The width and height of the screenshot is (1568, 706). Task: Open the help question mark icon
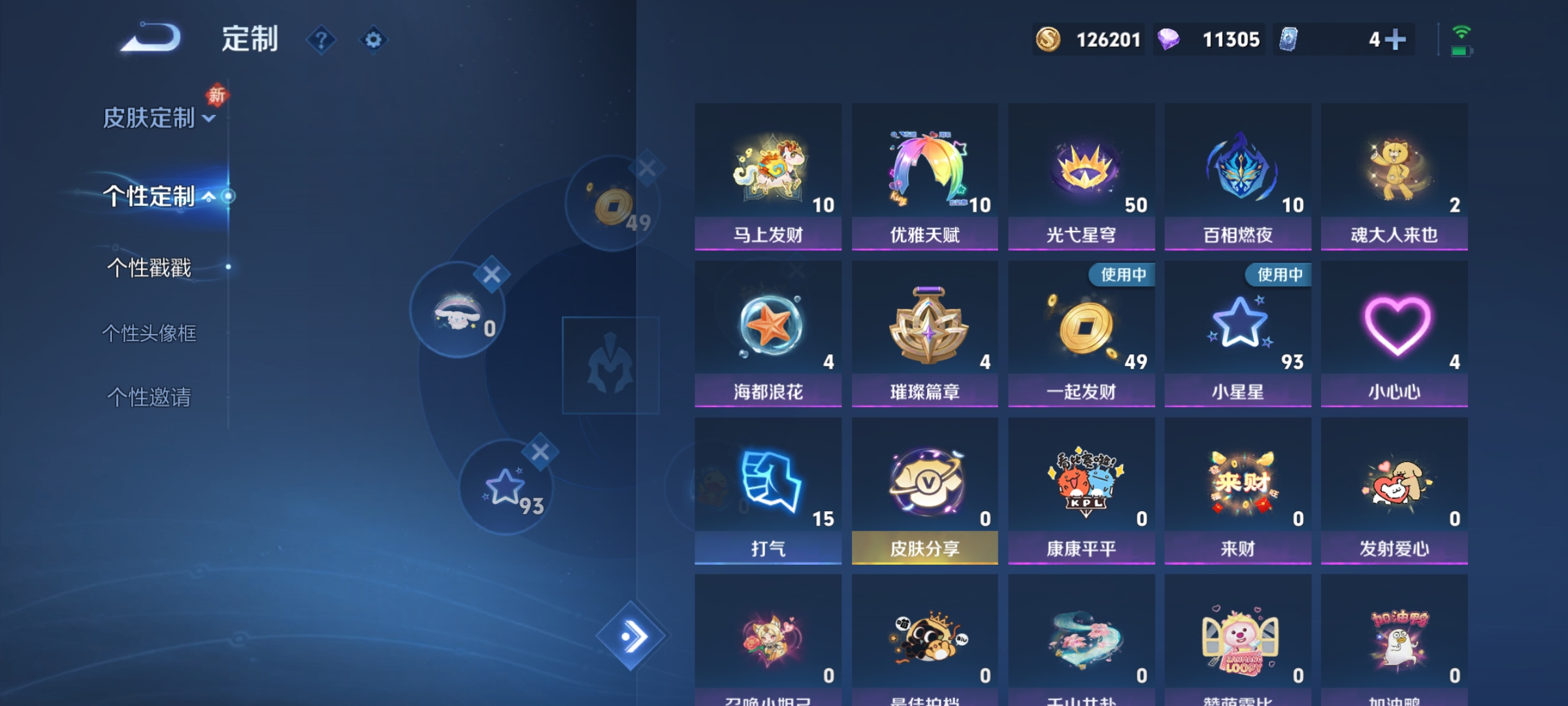pos(320,39)
